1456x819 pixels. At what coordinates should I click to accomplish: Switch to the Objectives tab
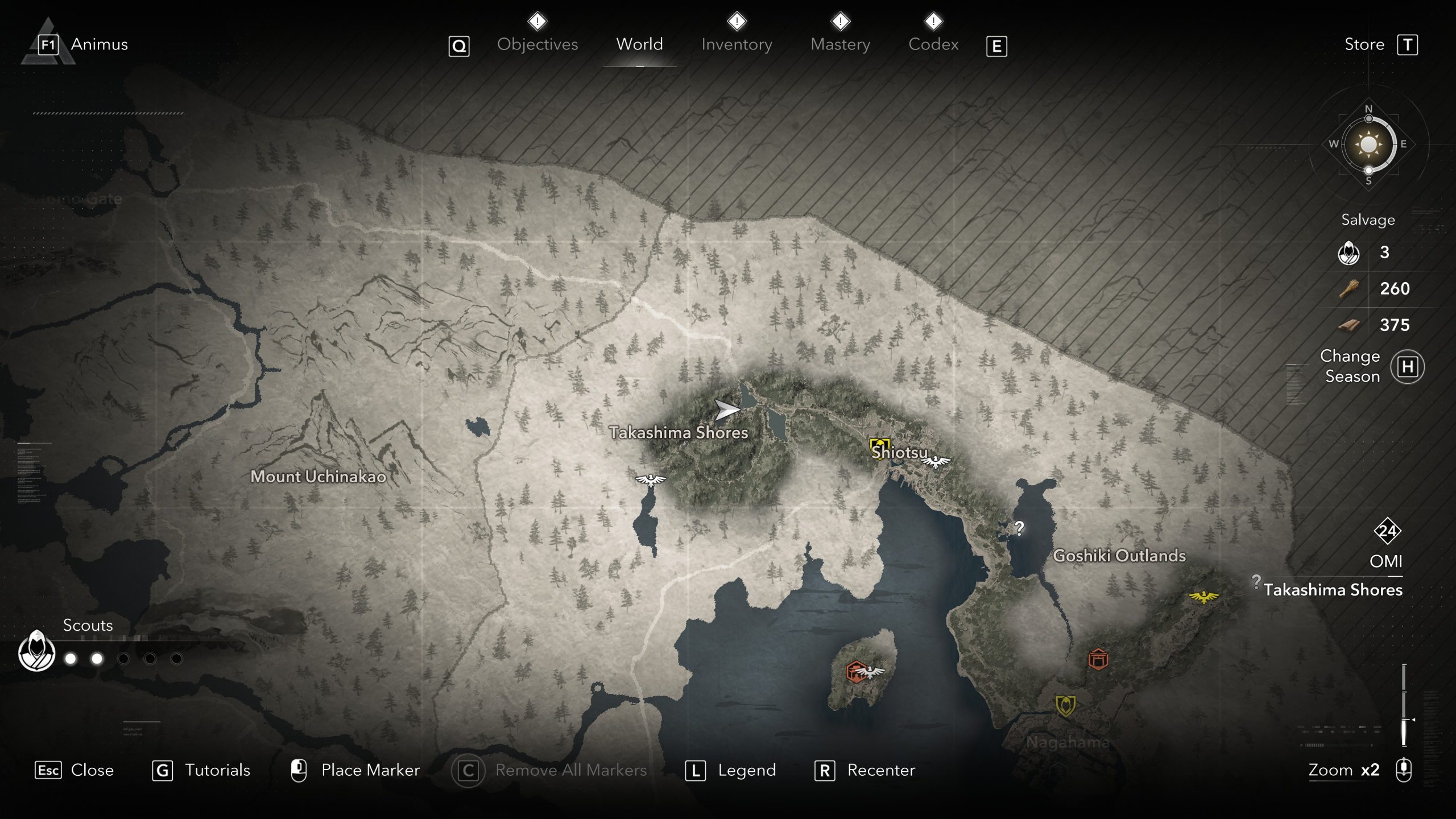537,44
